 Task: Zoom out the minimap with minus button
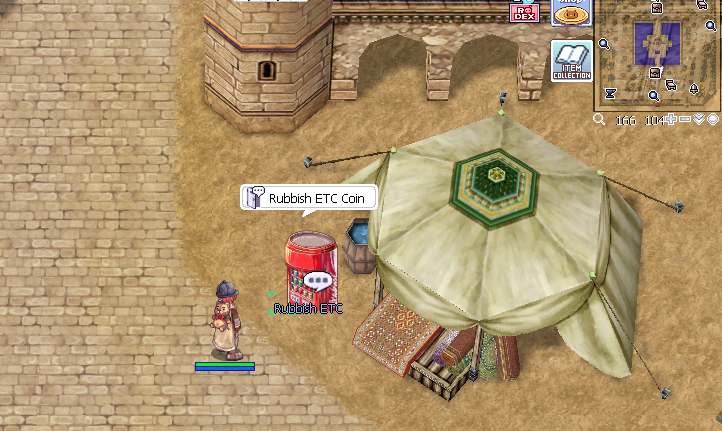pos(685,120)
